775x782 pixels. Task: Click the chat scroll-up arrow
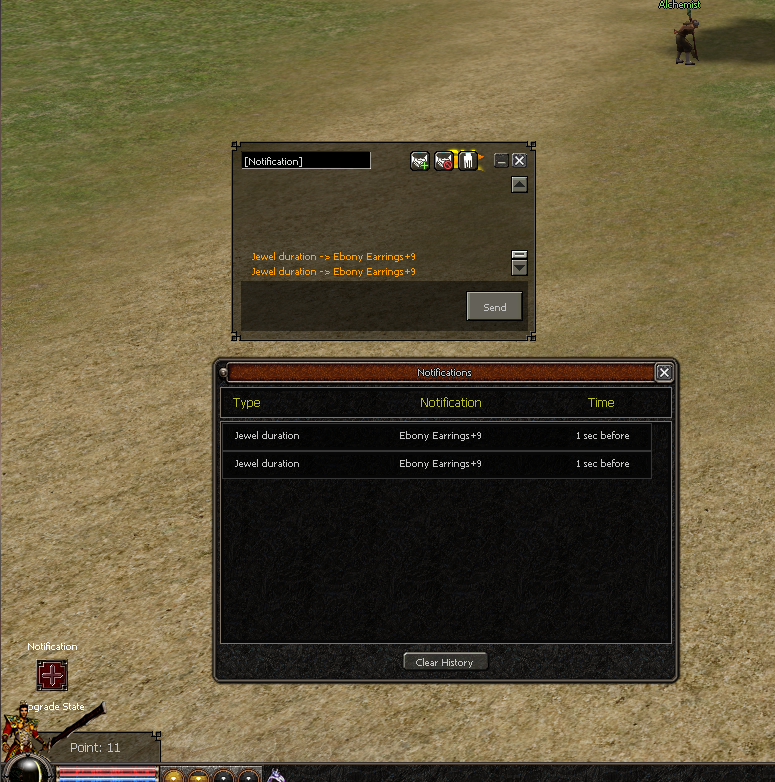(519, 184)
